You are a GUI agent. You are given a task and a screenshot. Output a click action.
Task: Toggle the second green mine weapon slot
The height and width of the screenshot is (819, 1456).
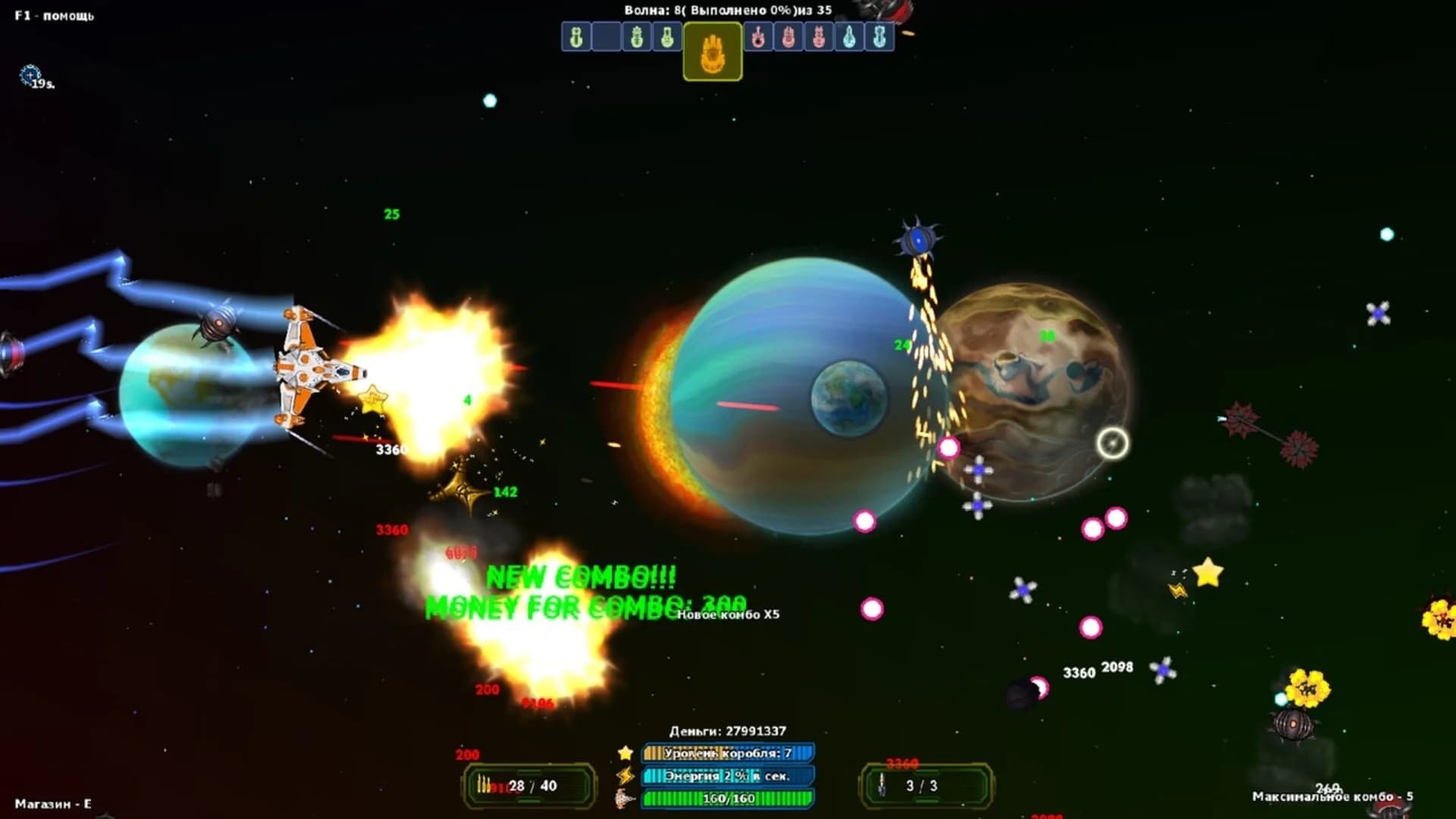pos(636,36)
